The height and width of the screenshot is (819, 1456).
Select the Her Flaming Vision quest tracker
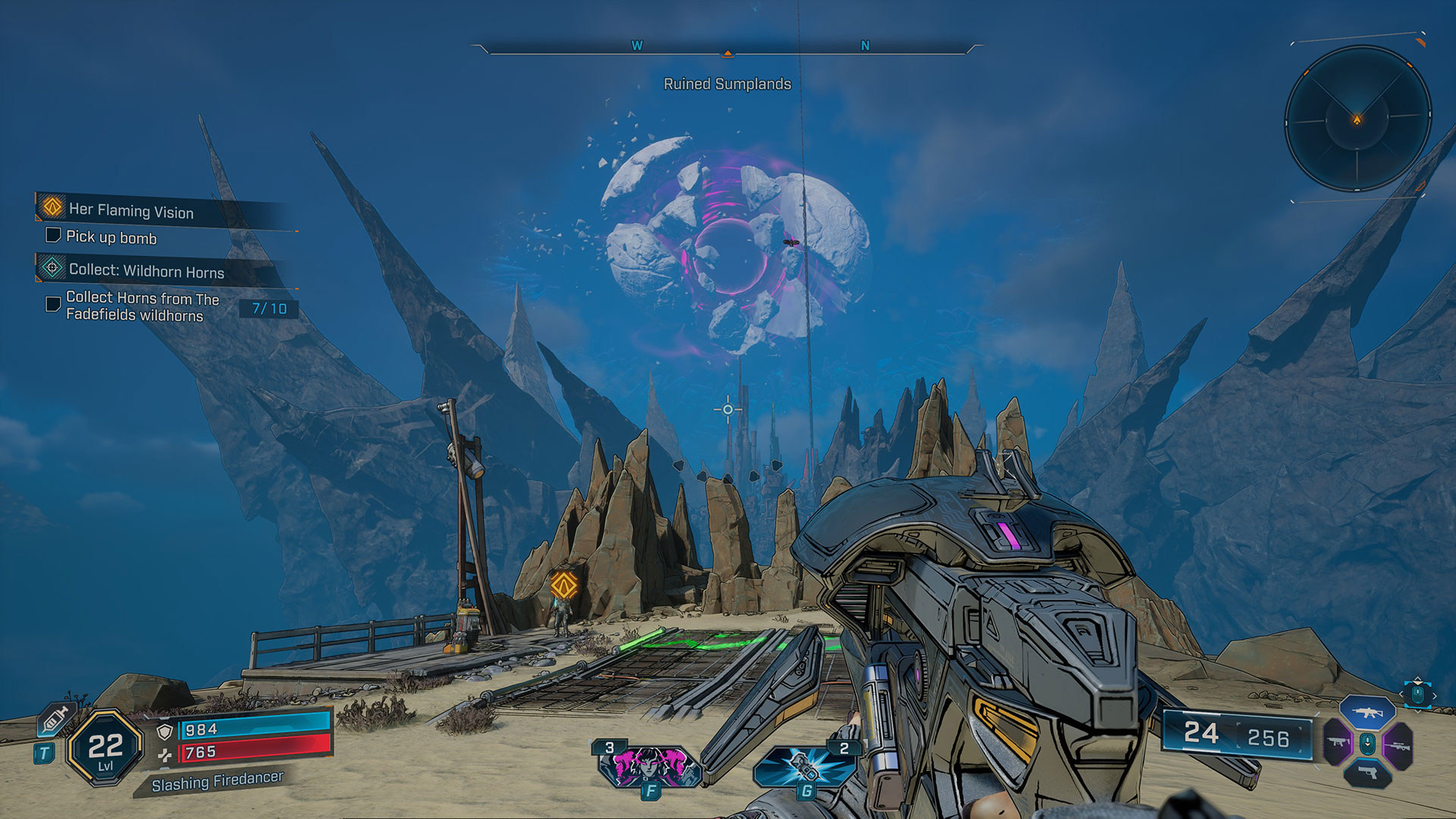click(x=130, y=210)
